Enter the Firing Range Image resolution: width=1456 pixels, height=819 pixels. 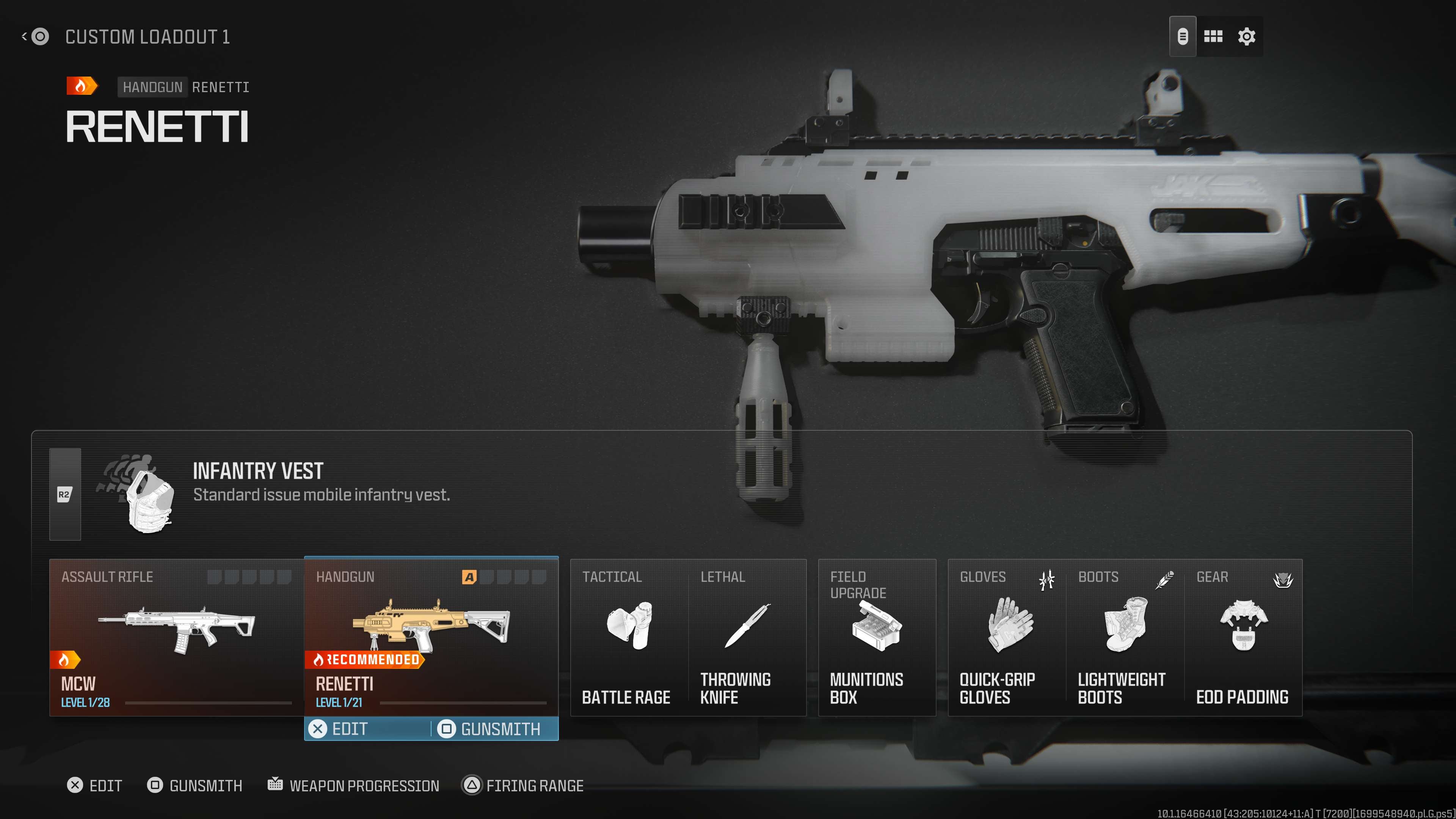[x=523, y=785]
